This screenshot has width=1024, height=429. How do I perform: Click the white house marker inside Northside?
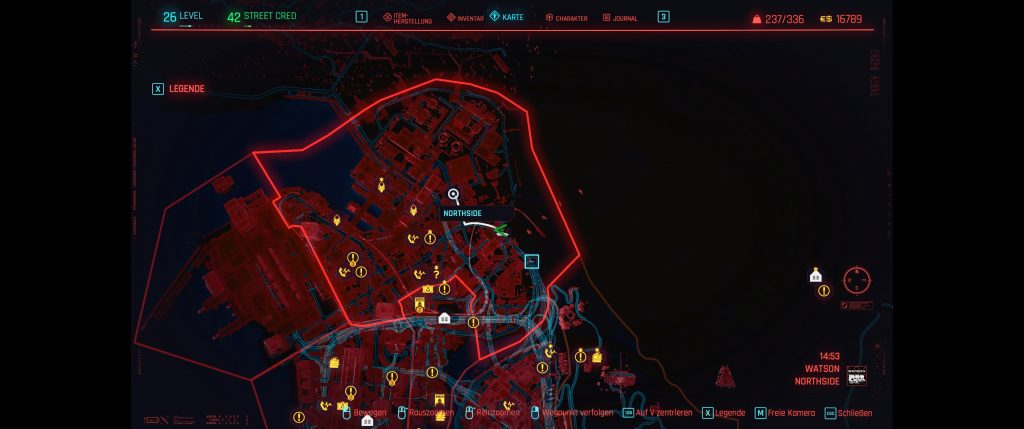click(444, 319)
